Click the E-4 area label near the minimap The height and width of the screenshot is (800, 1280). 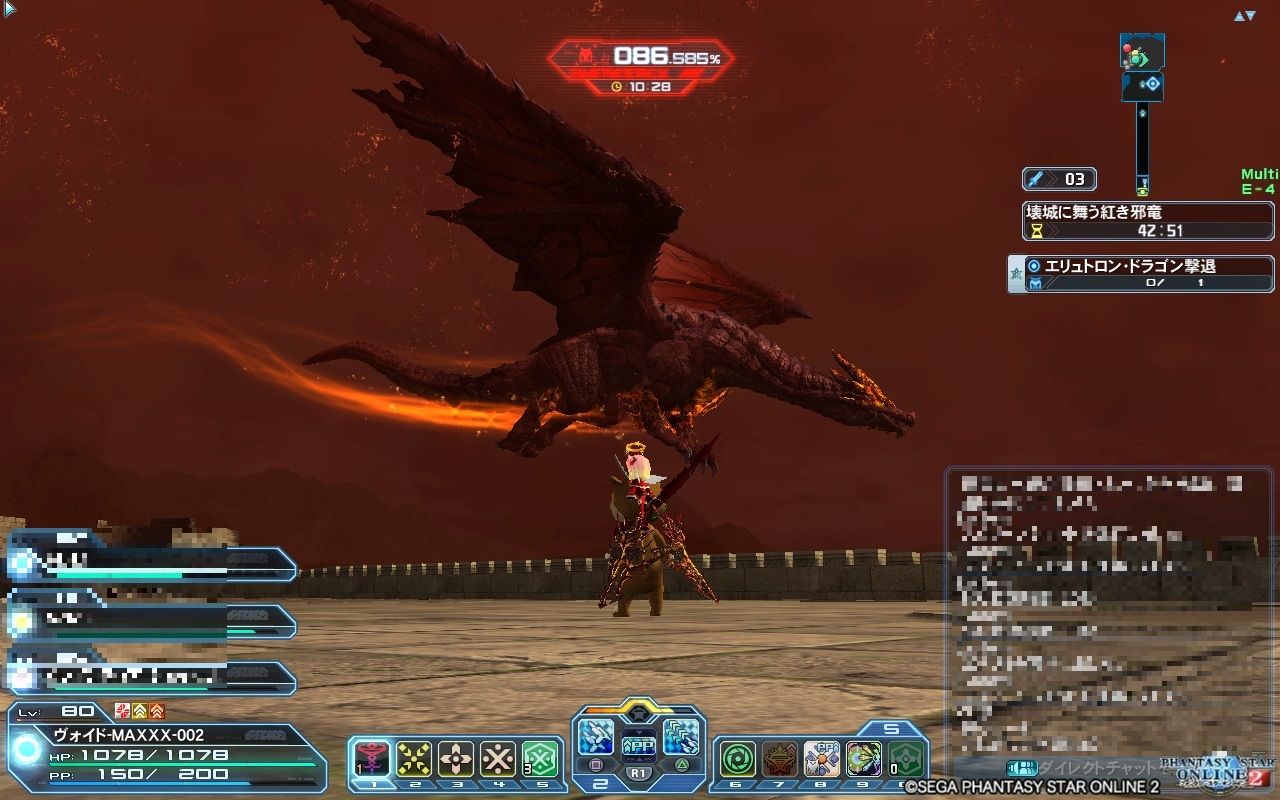click(1256, 188)
